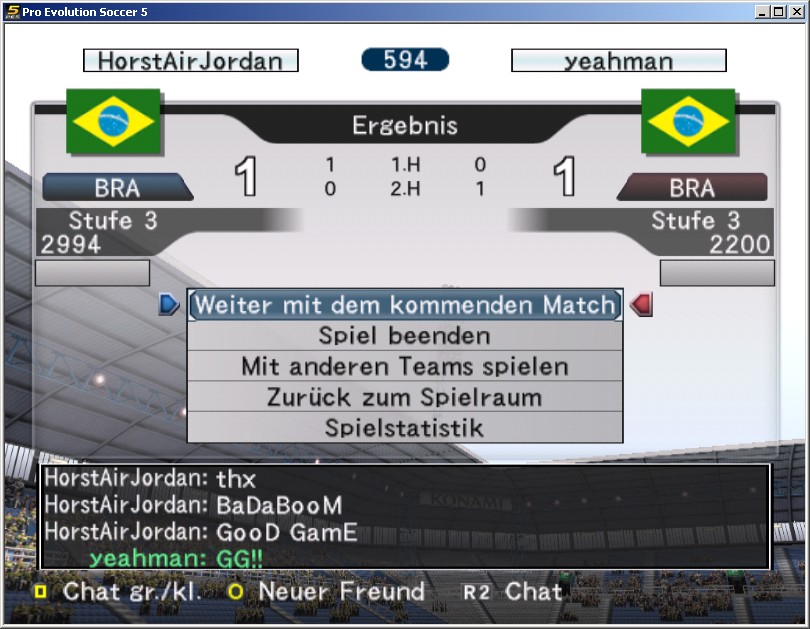This screenshot has width=810, height=629.
Task: Go to "Zurück zum Spielraum"
Action: tap(405, 397)
